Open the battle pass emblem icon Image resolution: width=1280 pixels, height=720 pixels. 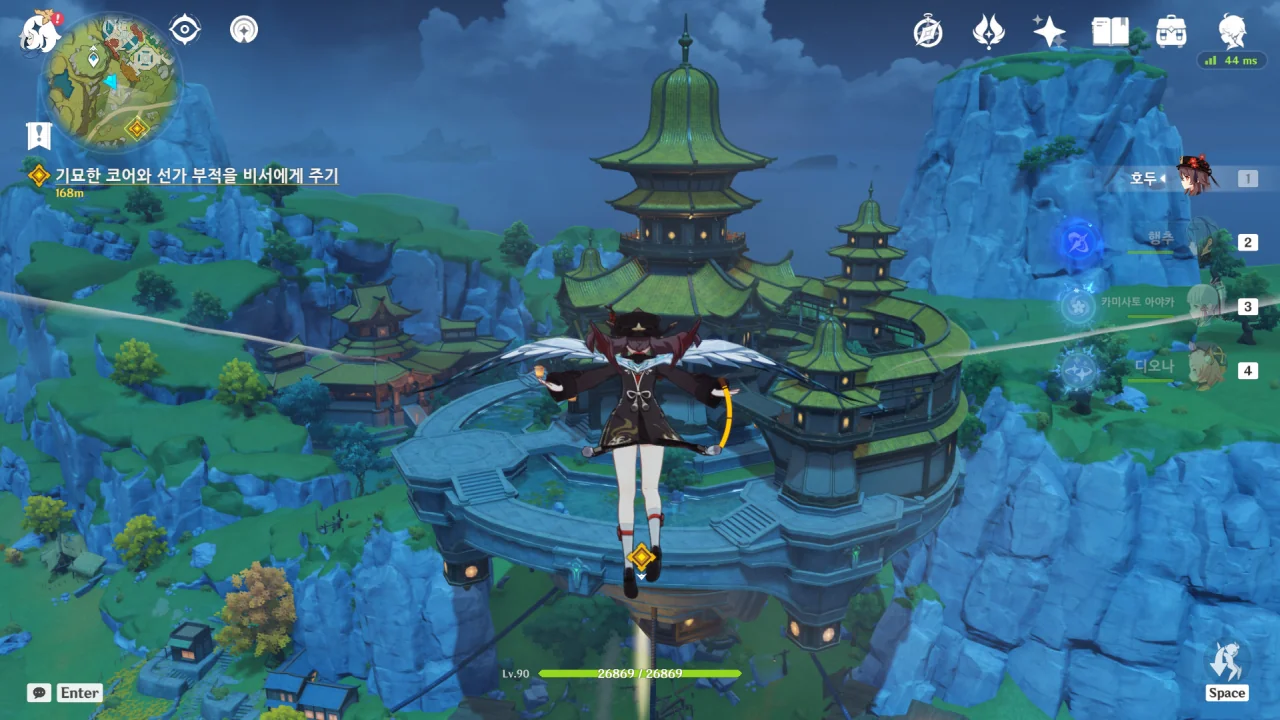point(988,32)
